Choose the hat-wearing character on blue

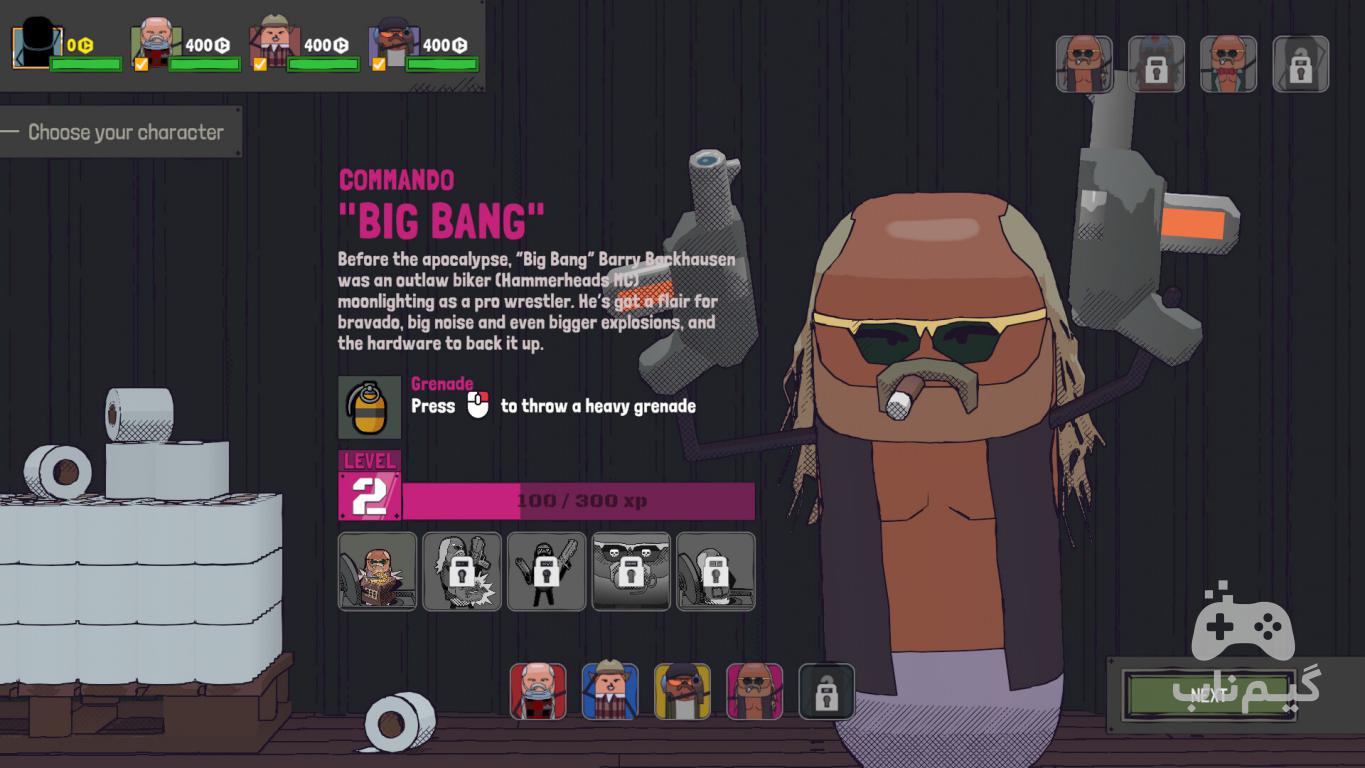(x=610, y=691)
